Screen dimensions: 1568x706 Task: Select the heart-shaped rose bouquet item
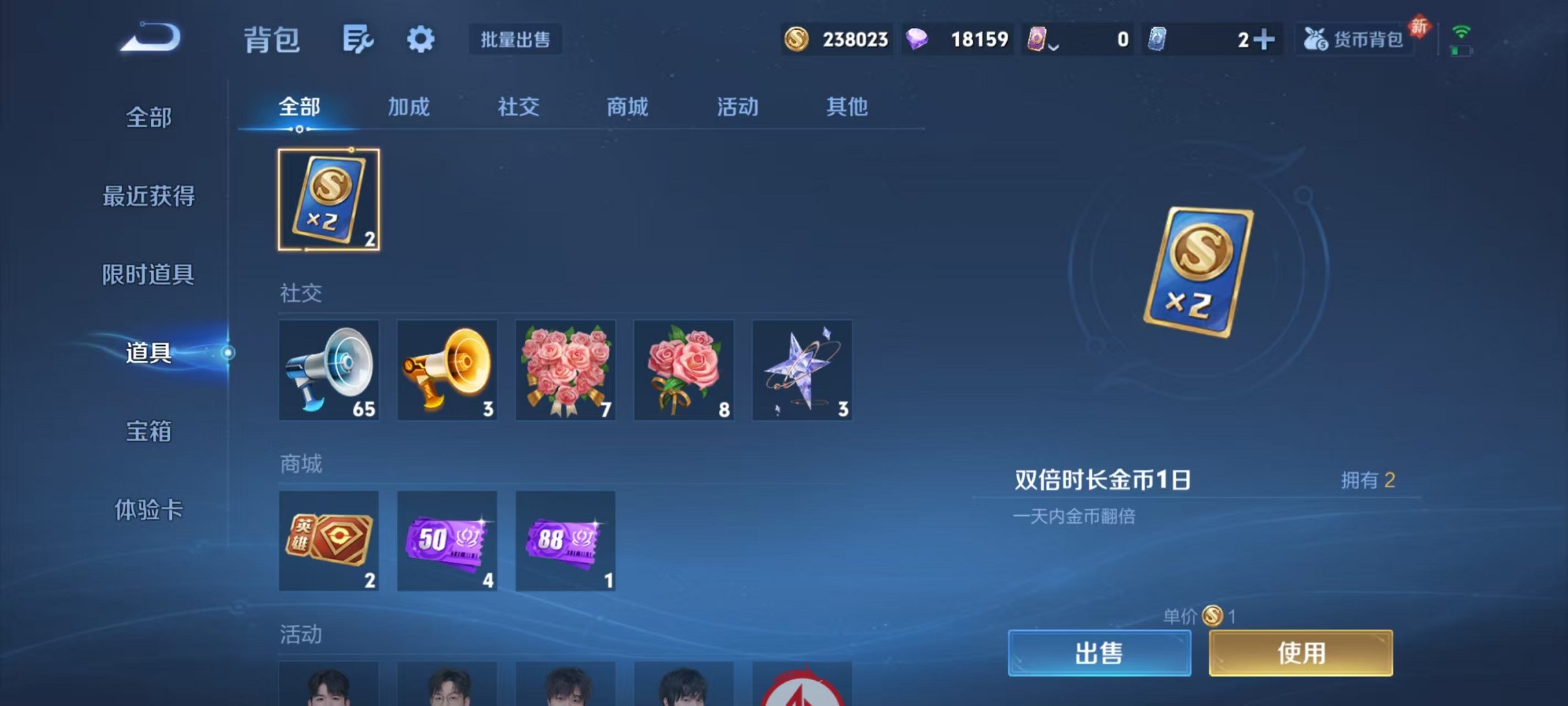pos(565,370)
